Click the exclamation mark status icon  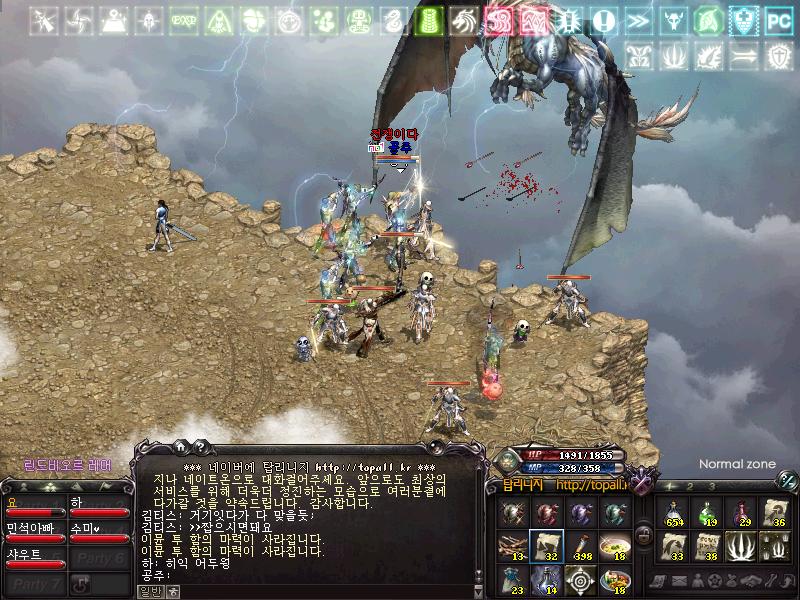click(602, 20)
